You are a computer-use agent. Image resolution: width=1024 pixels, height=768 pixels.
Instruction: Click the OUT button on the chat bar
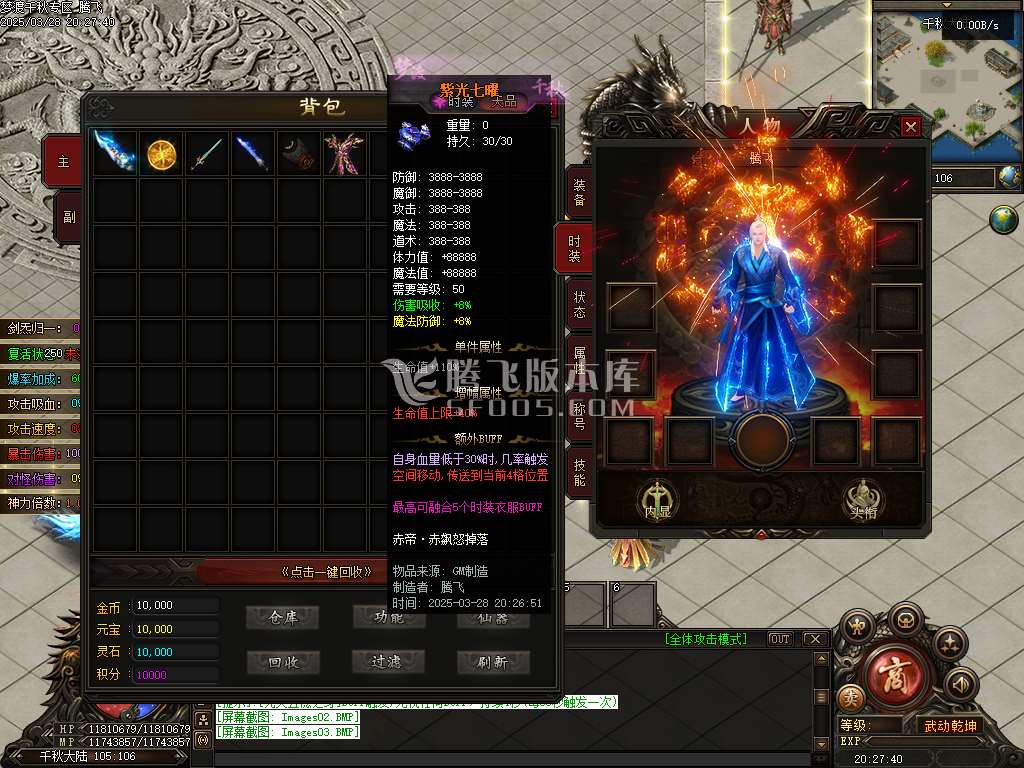[779, 639]
